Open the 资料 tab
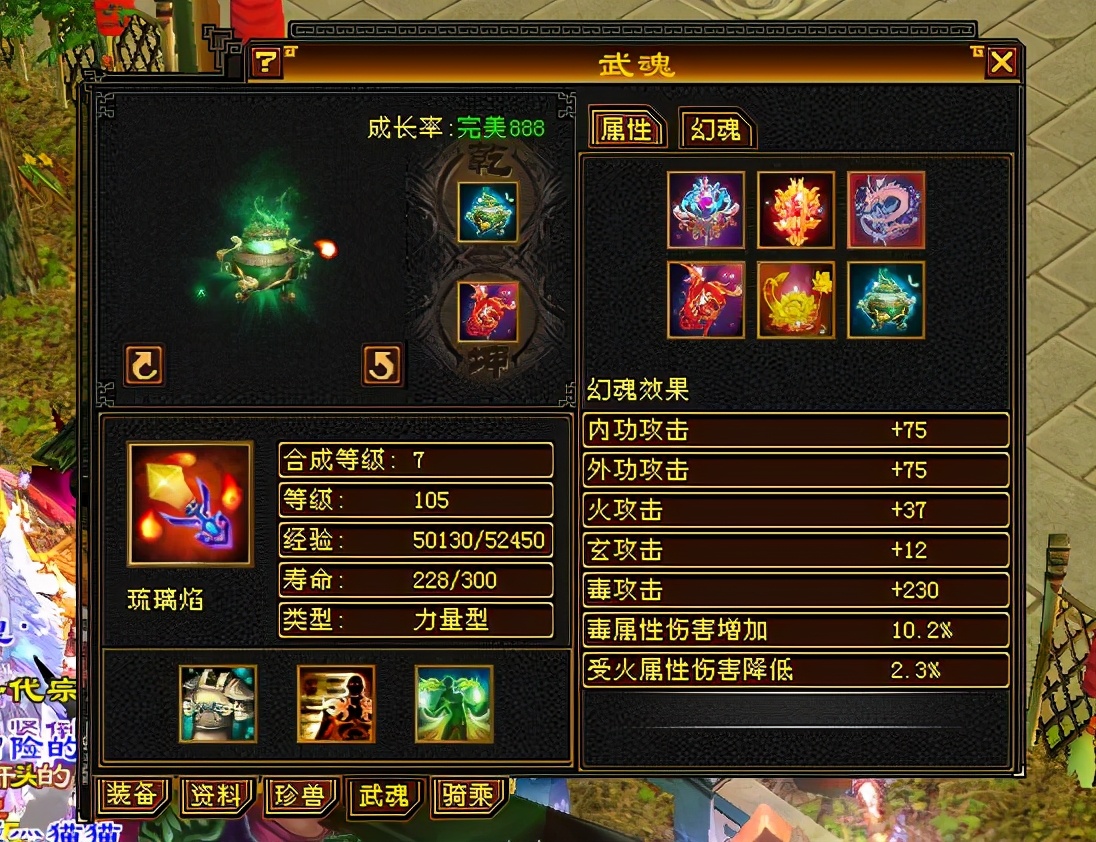The height and width of the screenshot is (842, 1096). (x=216, y=797)
